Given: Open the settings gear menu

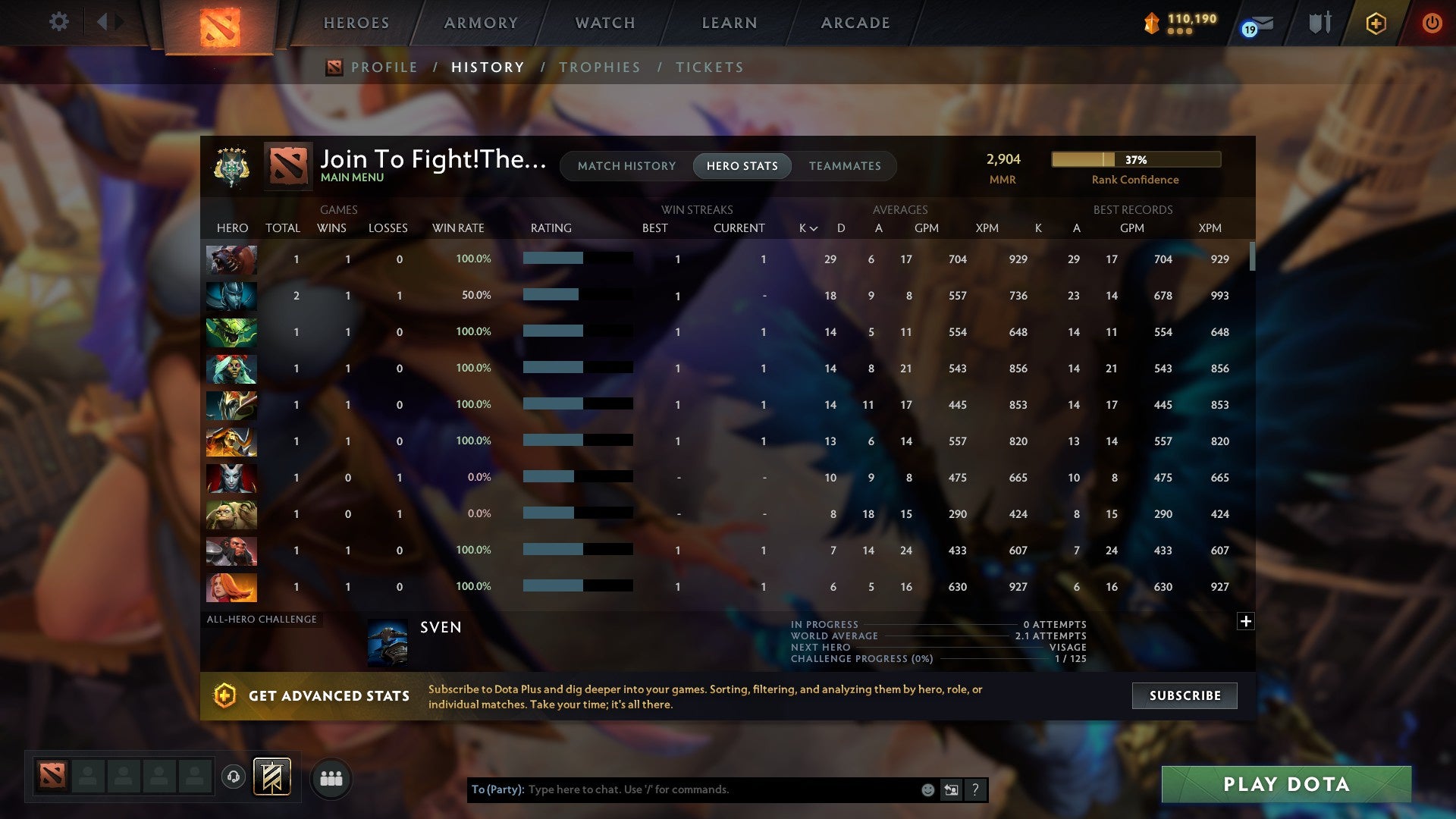Looking at the screenshot, I should click(59, 22).
